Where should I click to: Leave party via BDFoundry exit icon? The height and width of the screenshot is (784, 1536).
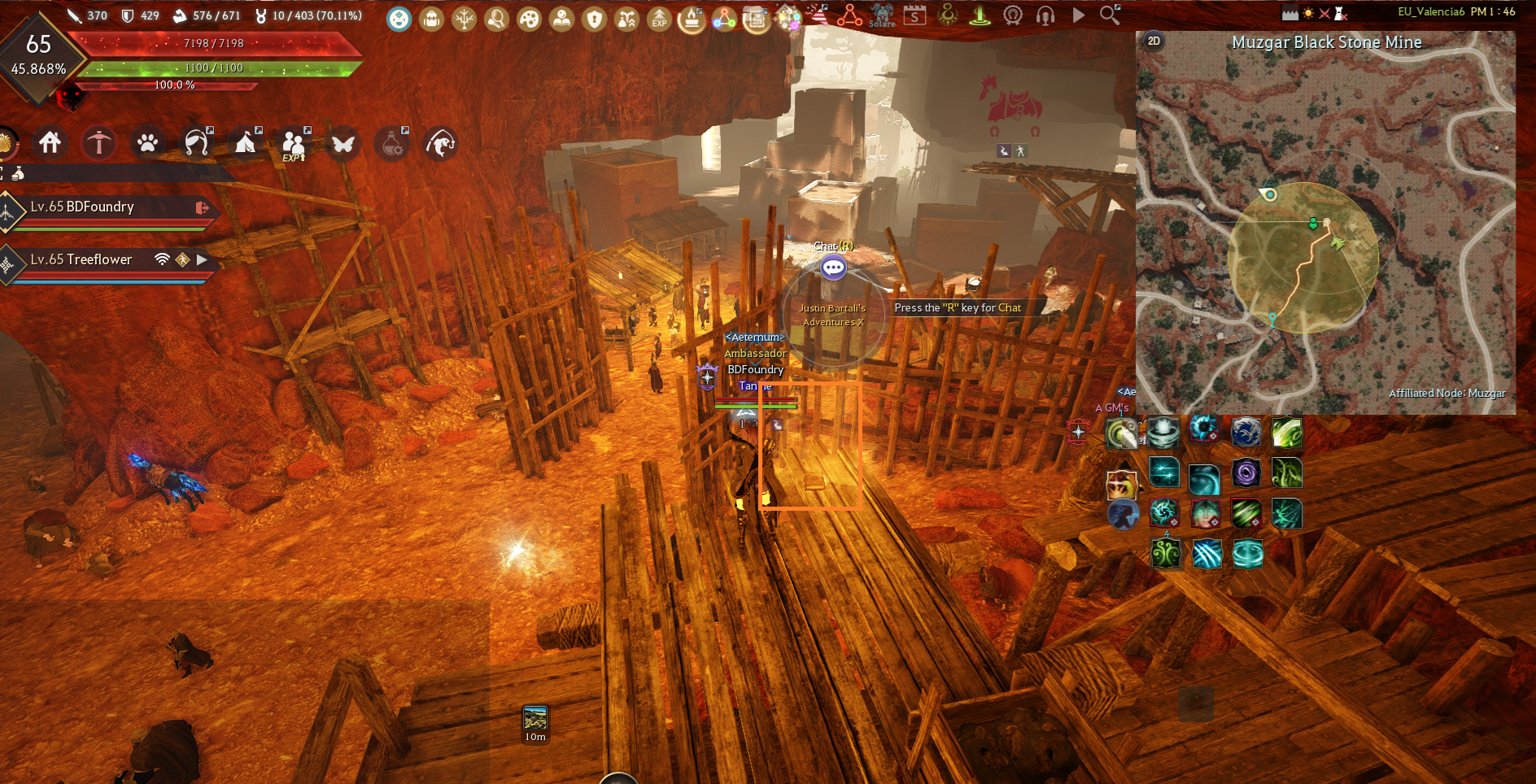[202, 208]
